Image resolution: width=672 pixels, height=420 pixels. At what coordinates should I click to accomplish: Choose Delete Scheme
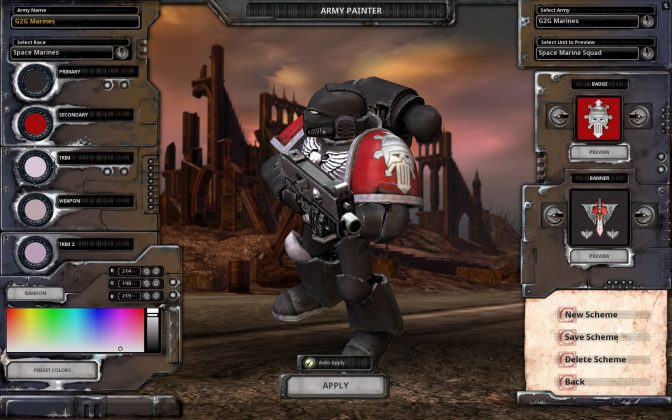pyautogui.click(x=594, y=359)
